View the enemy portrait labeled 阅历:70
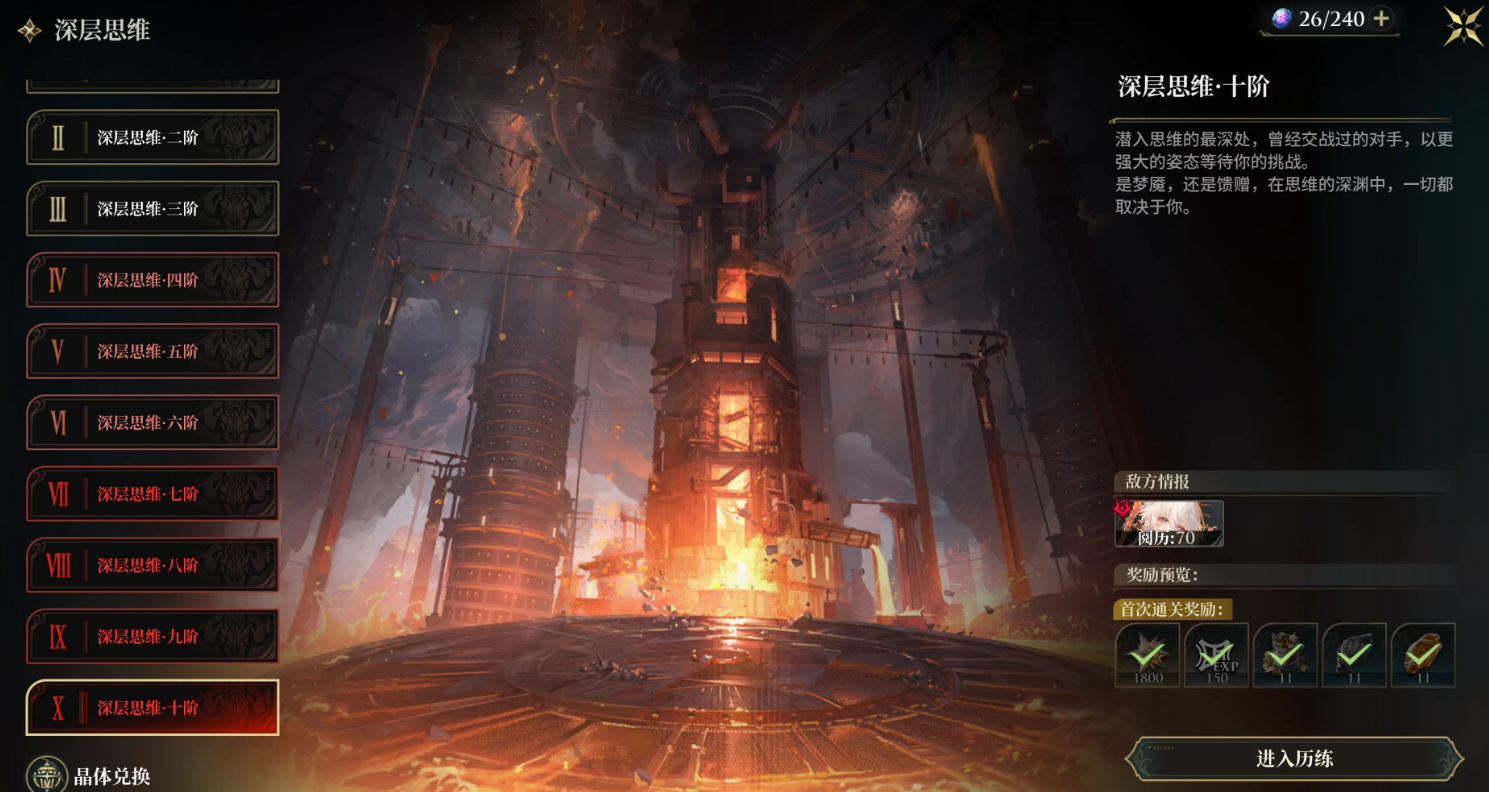Screen dimensions: 1489x792 click(x=1169, y=524)
